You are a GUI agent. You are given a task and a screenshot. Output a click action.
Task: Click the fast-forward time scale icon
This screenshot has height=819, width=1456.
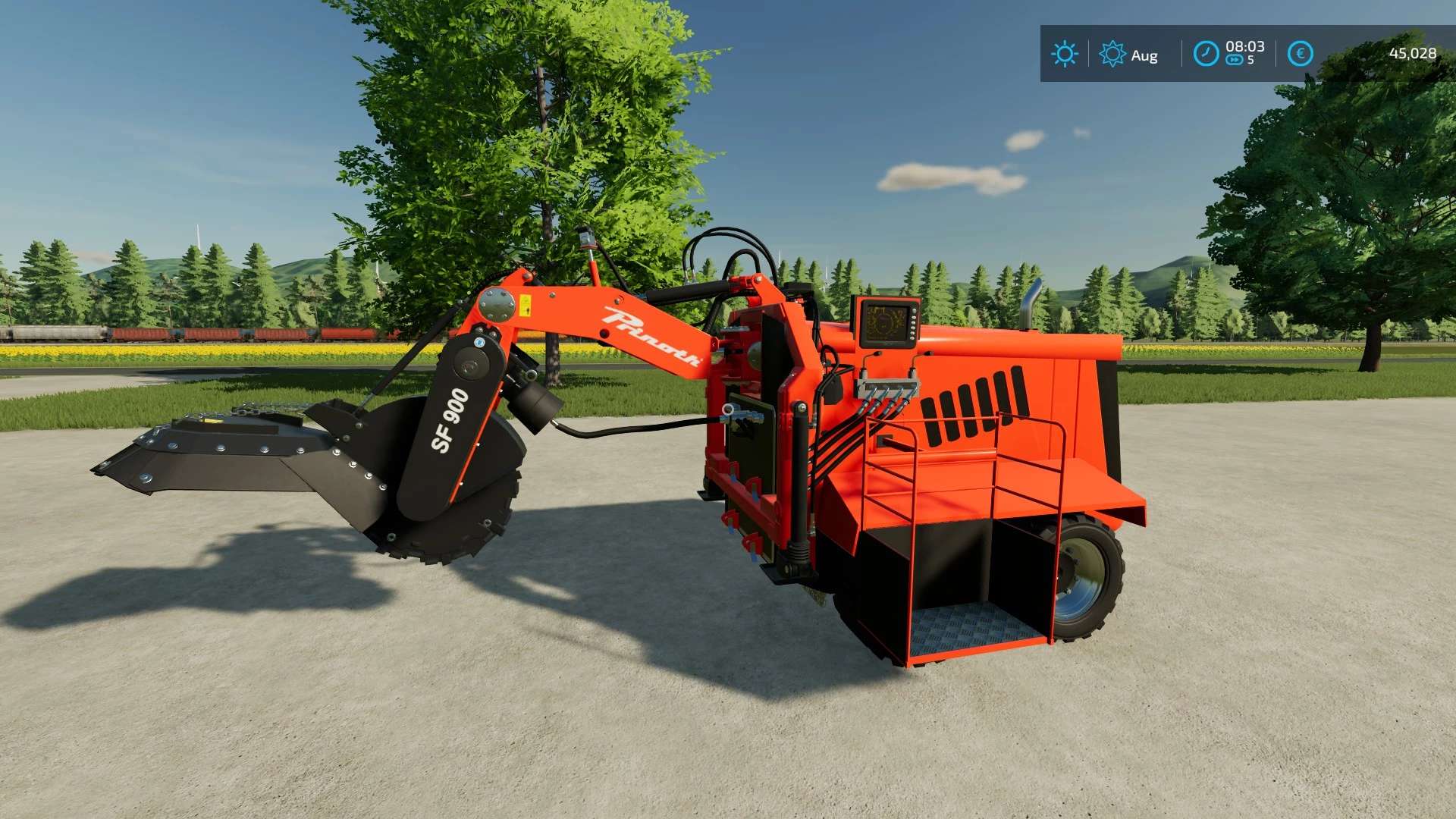(x=1235, y=61)
